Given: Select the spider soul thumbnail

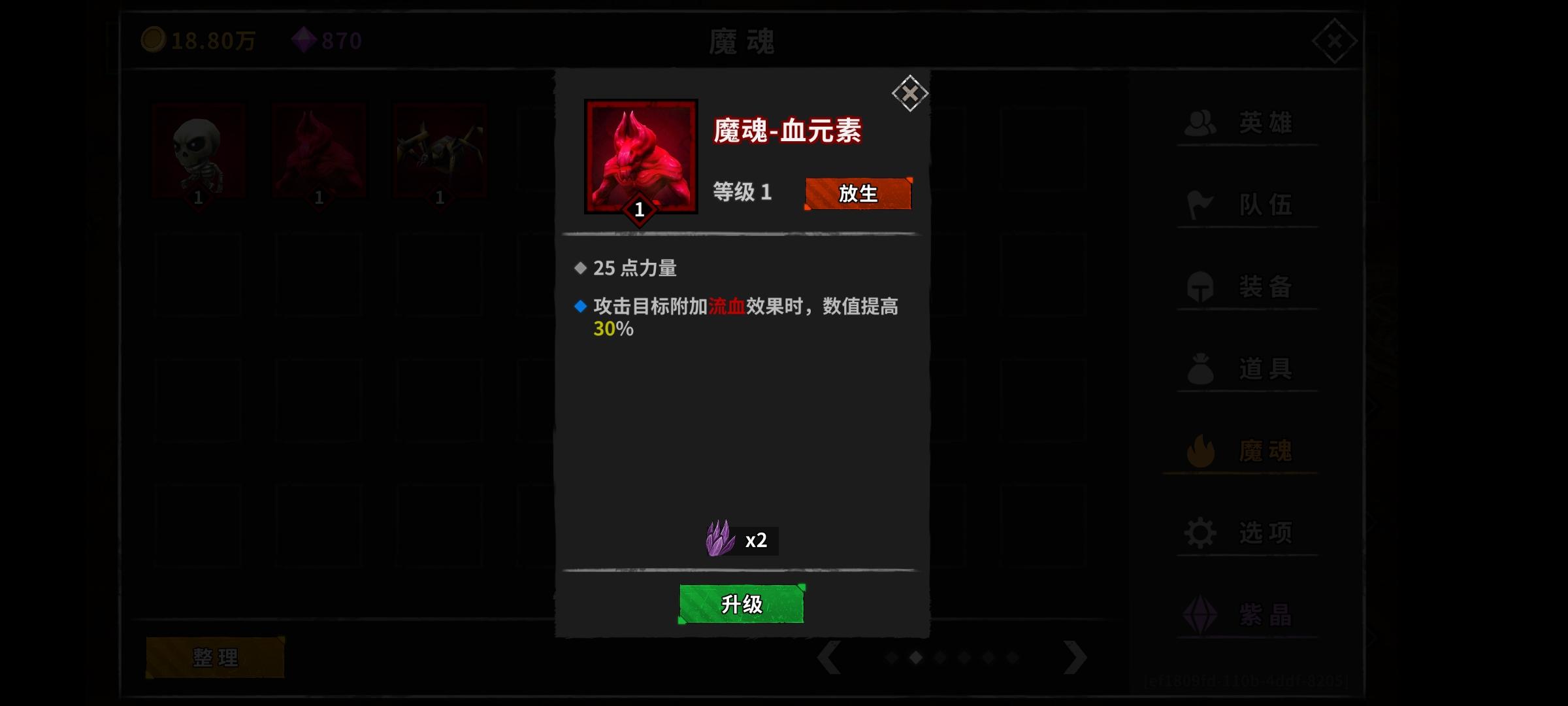Looking at the screenshot, I should (440, 150).
